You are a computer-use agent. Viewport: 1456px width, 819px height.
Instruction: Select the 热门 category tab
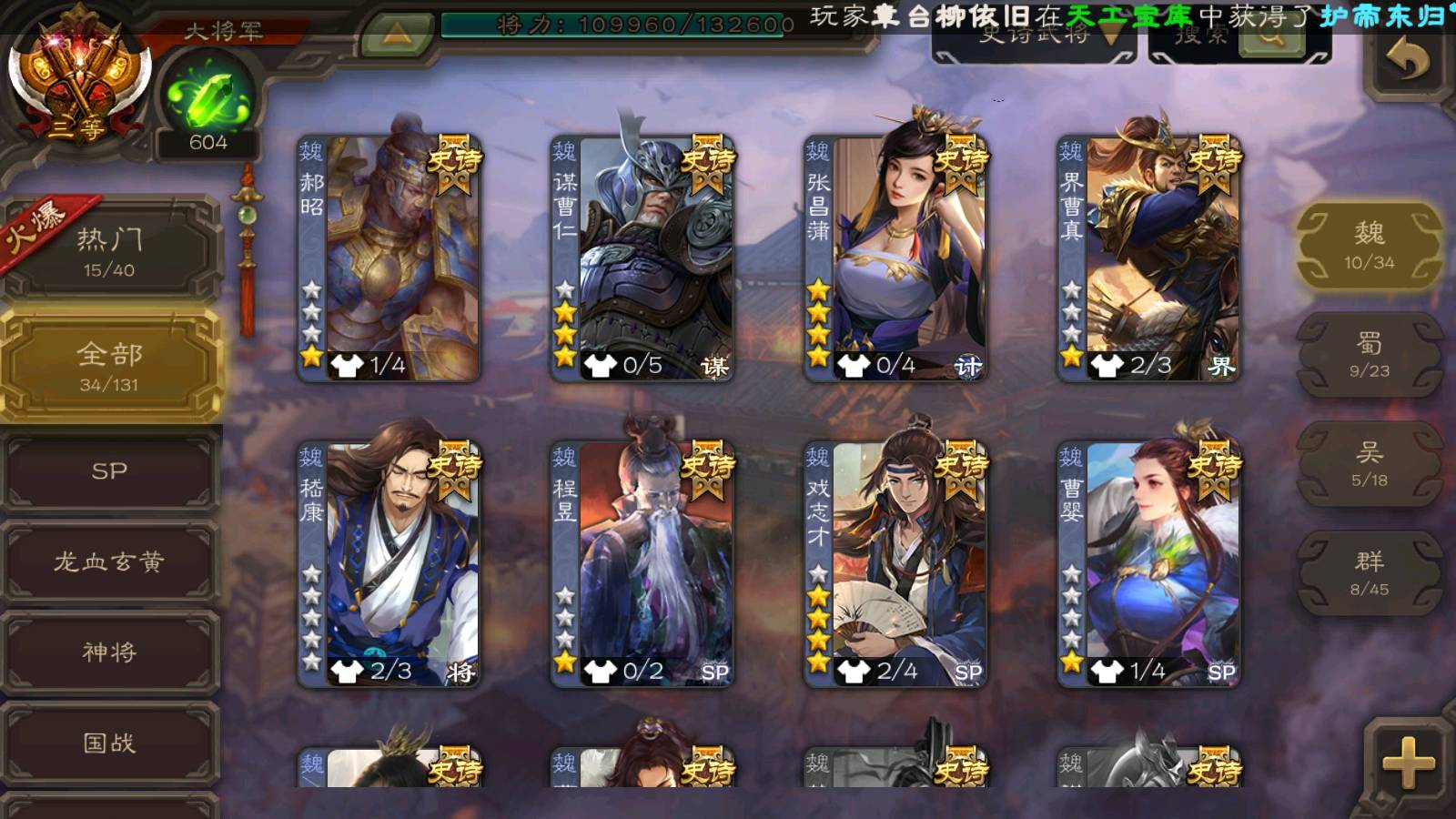[x=109, y=252]
